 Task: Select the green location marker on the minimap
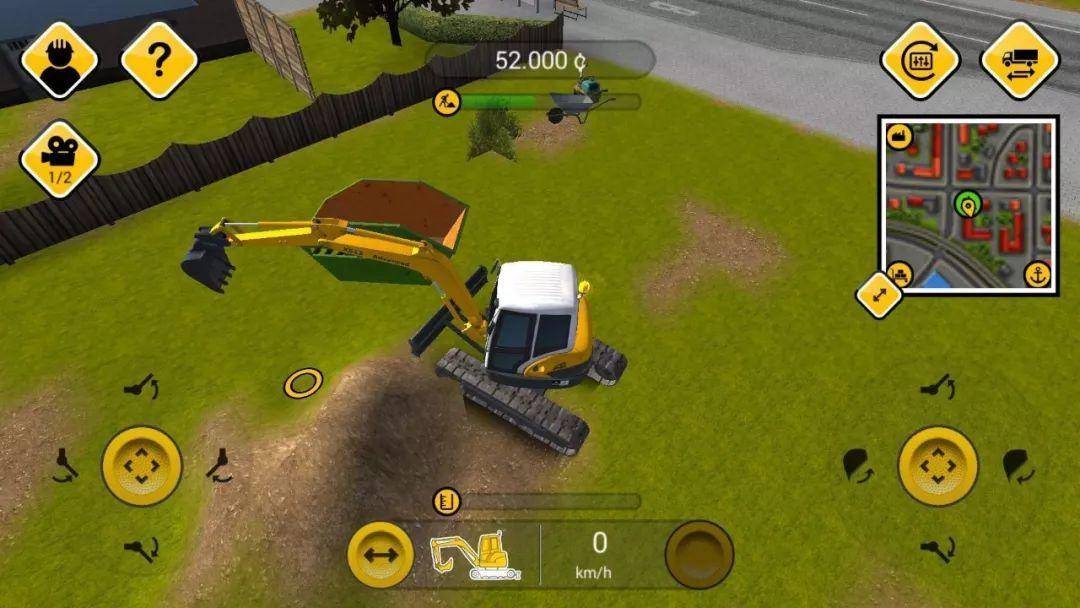[966, 205]
